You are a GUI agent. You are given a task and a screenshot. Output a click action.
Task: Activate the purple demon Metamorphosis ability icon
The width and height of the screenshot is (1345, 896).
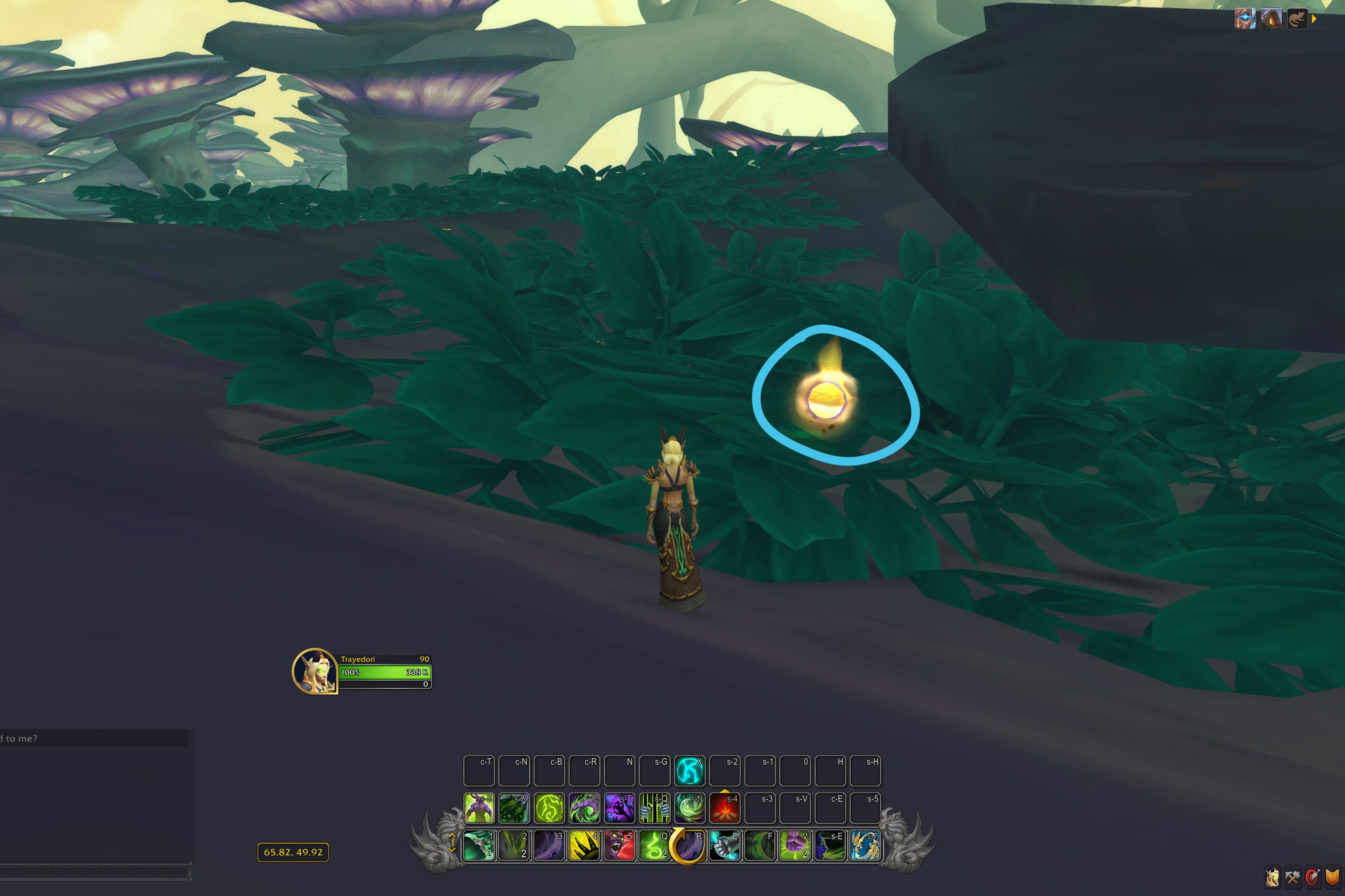click(479, 807)
